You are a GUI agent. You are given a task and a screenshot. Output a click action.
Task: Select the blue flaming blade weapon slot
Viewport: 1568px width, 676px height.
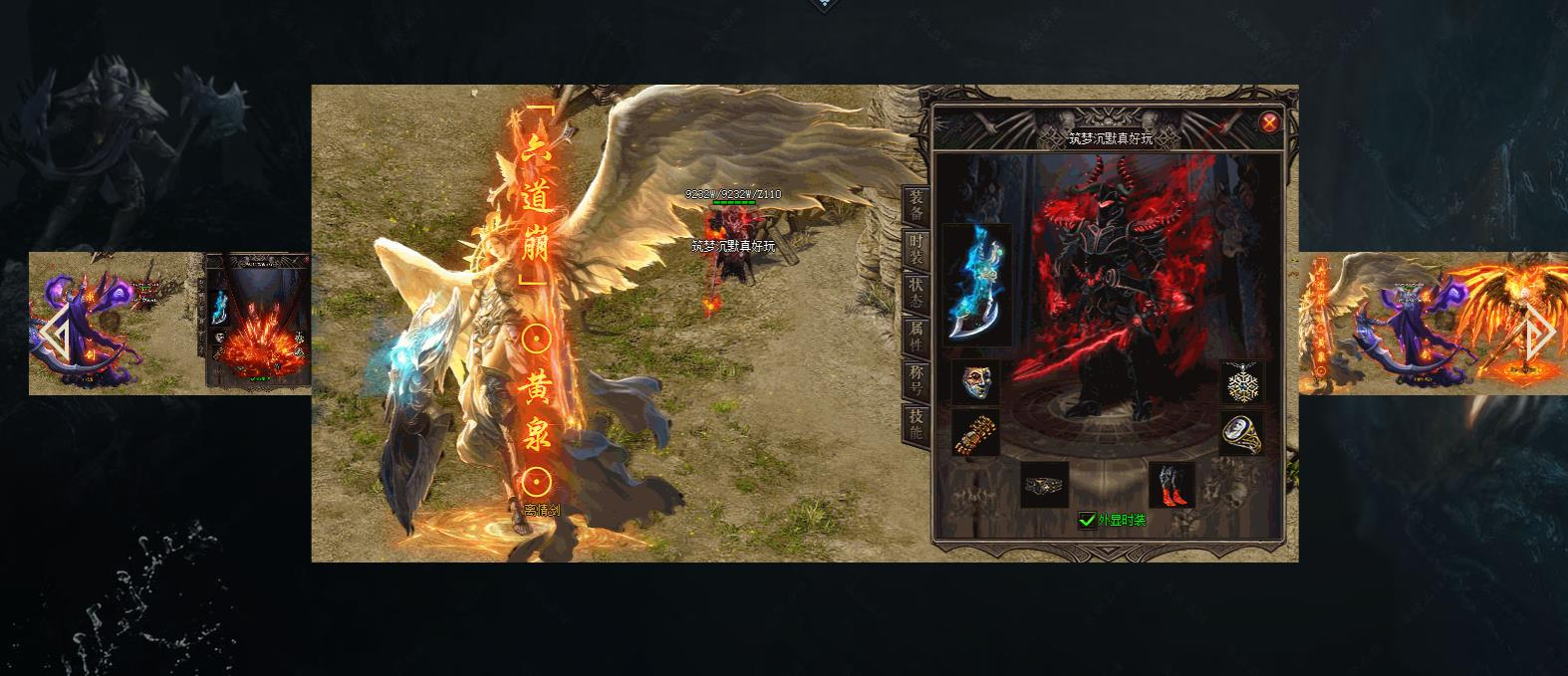tap(976, 284)
